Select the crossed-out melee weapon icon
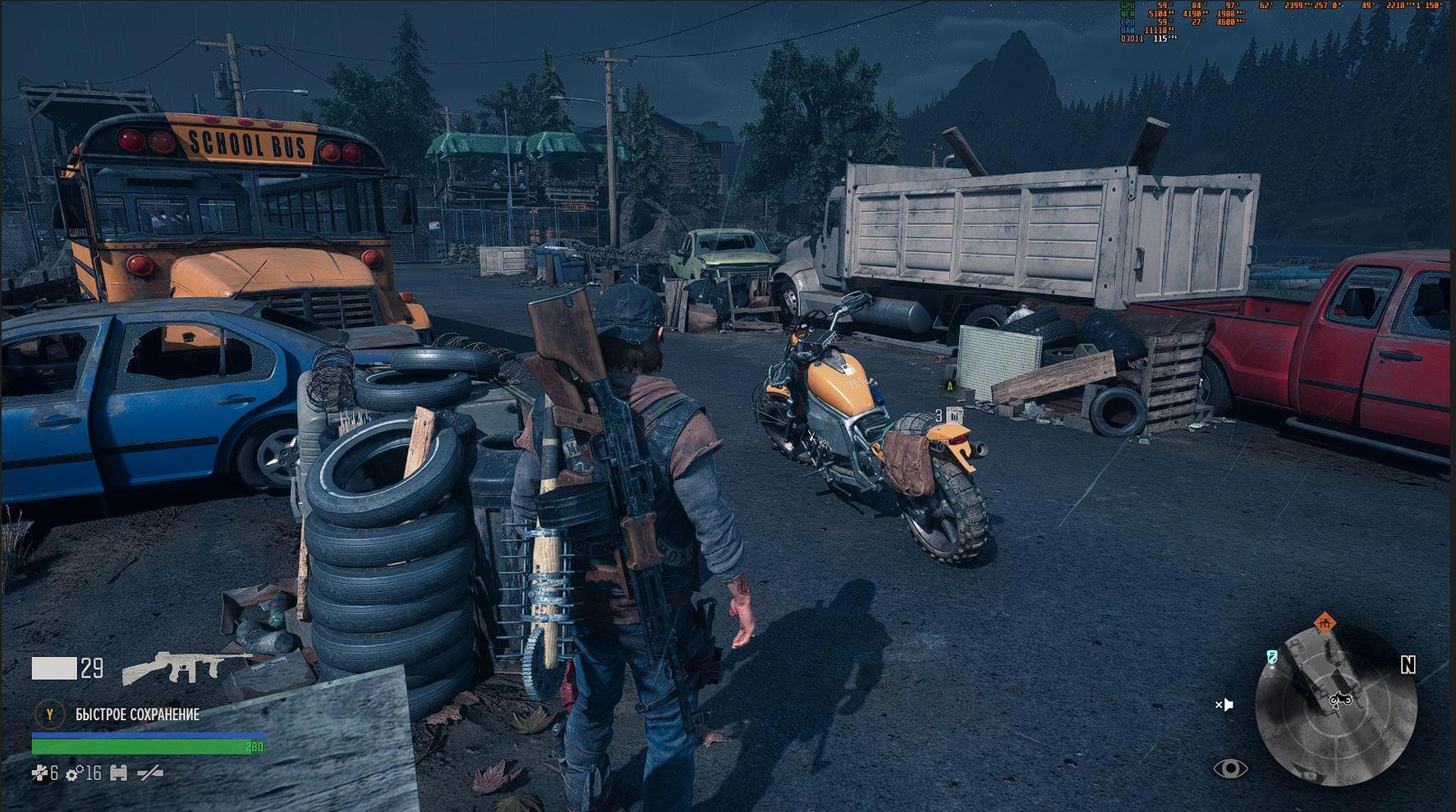Screen dimensions: 1456x812 (x=149, y=773)
